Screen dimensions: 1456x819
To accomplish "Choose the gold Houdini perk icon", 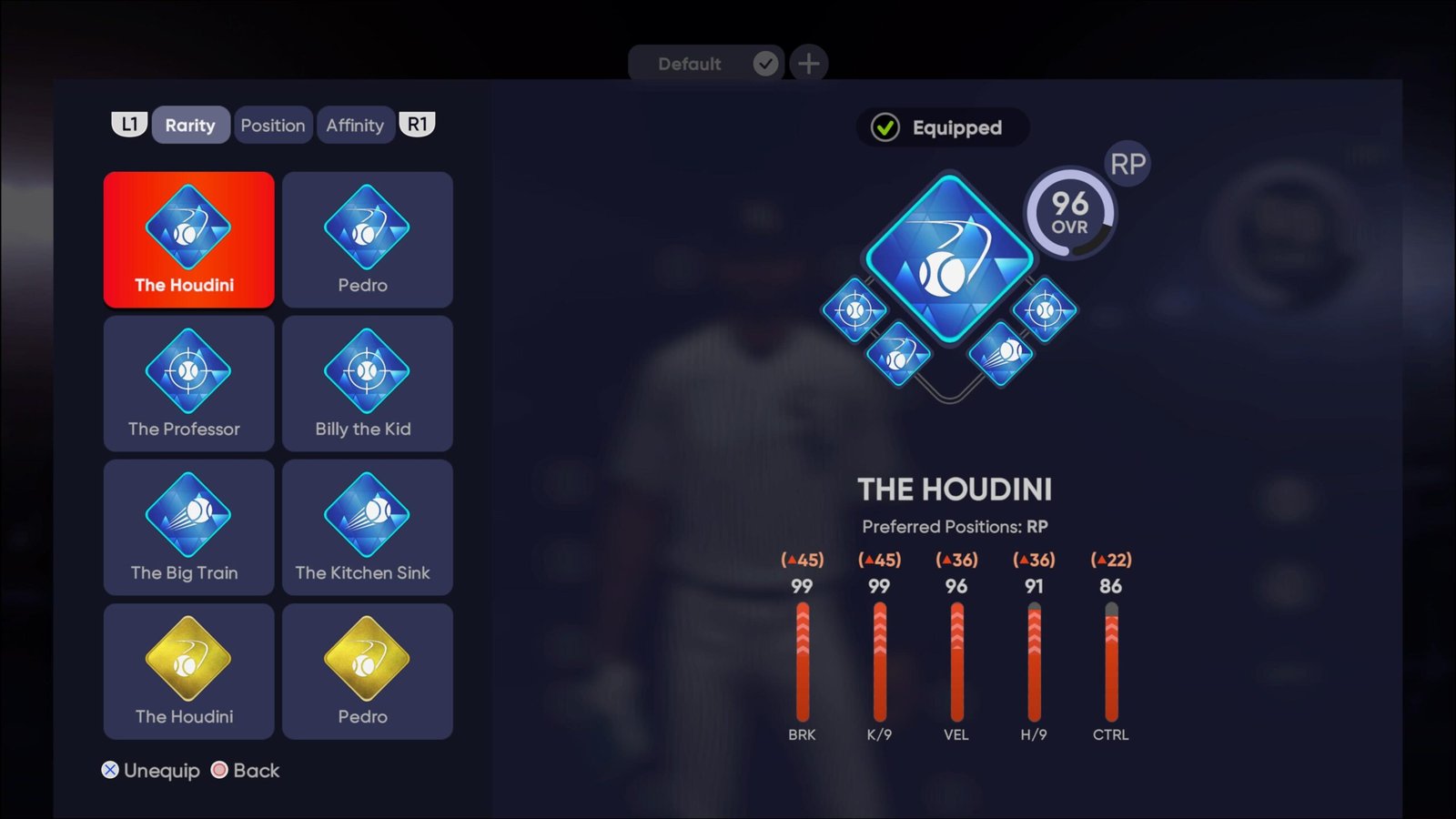I will pos(187,670).
